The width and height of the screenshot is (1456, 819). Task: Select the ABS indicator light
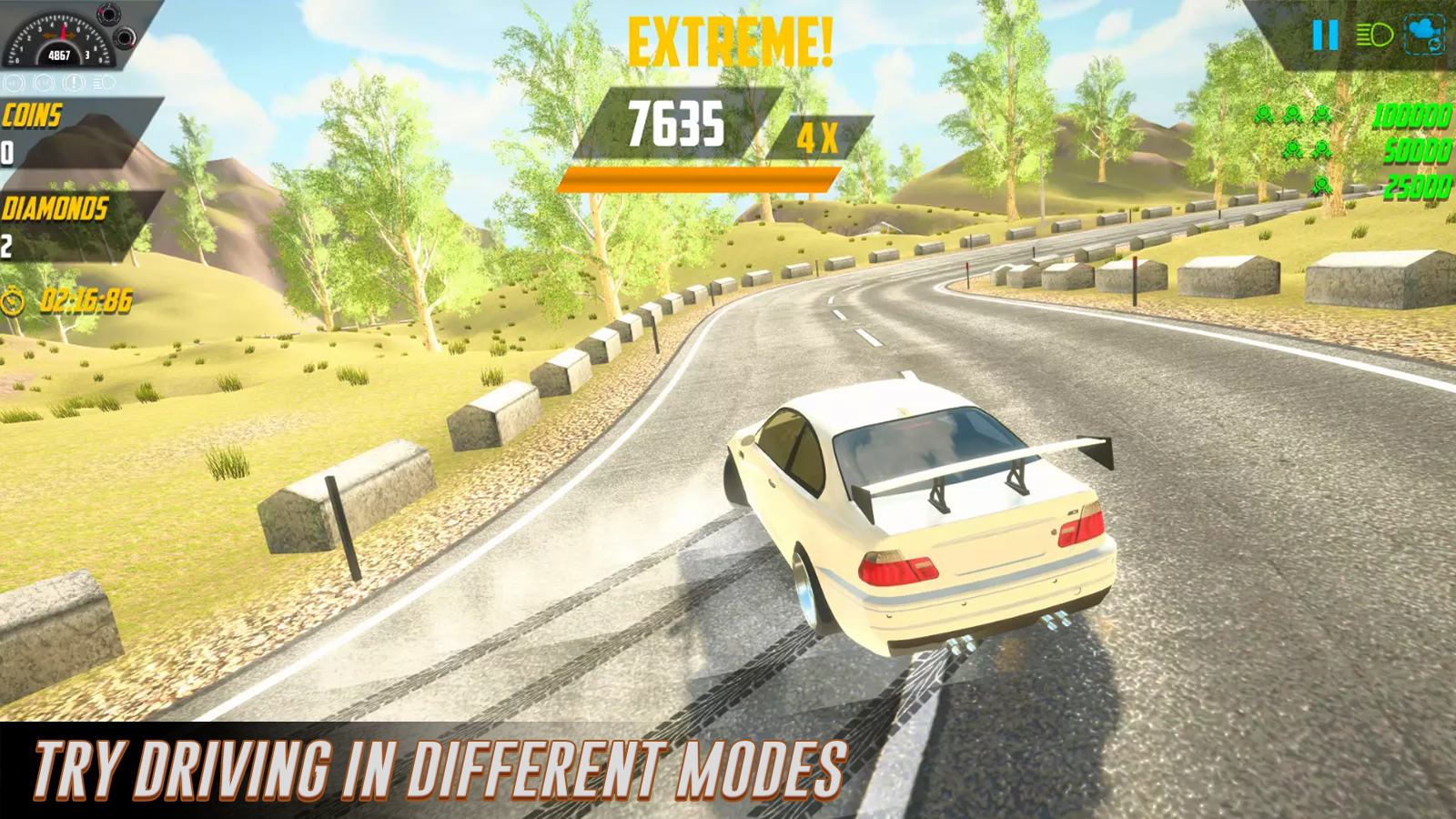click(x=14, y=83)
